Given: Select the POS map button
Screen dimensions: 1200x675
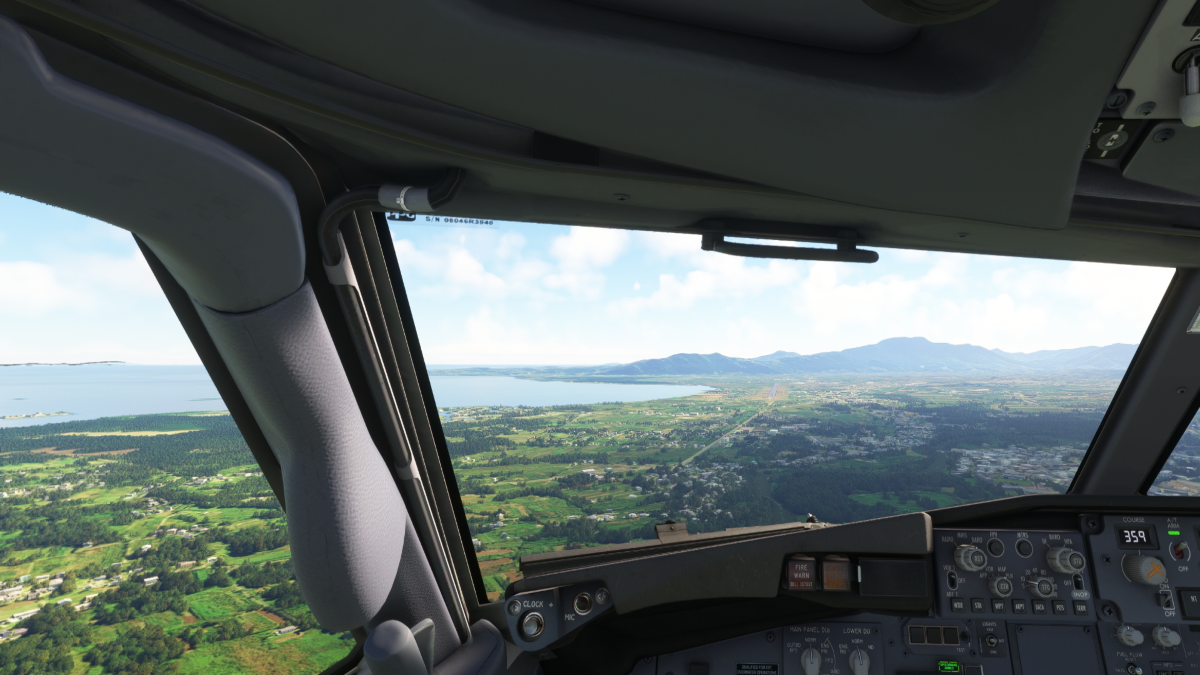Looking at the screenshot, I should (x=1059, y=606).
